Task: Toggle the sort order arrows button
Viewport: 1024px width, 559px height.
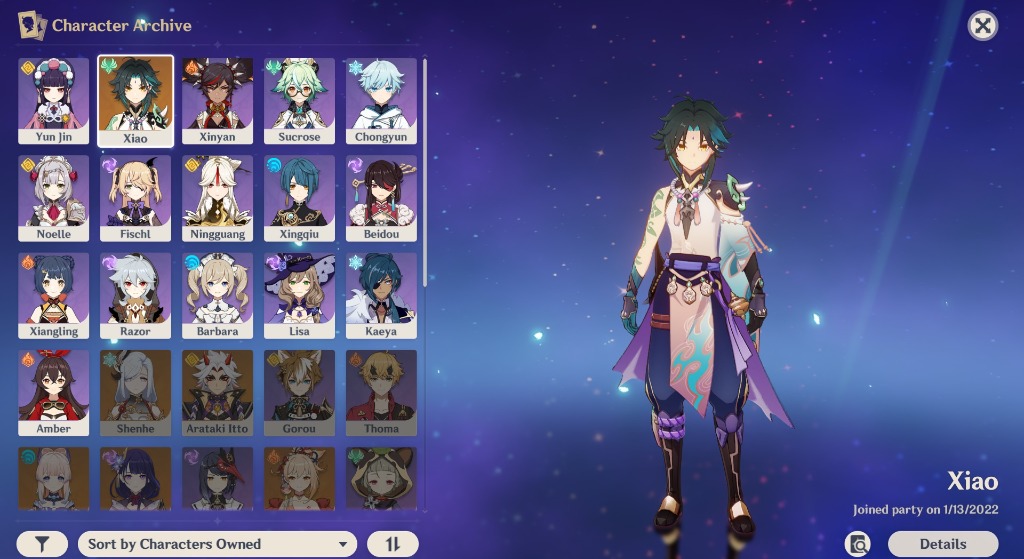Action: pos(392,544)
